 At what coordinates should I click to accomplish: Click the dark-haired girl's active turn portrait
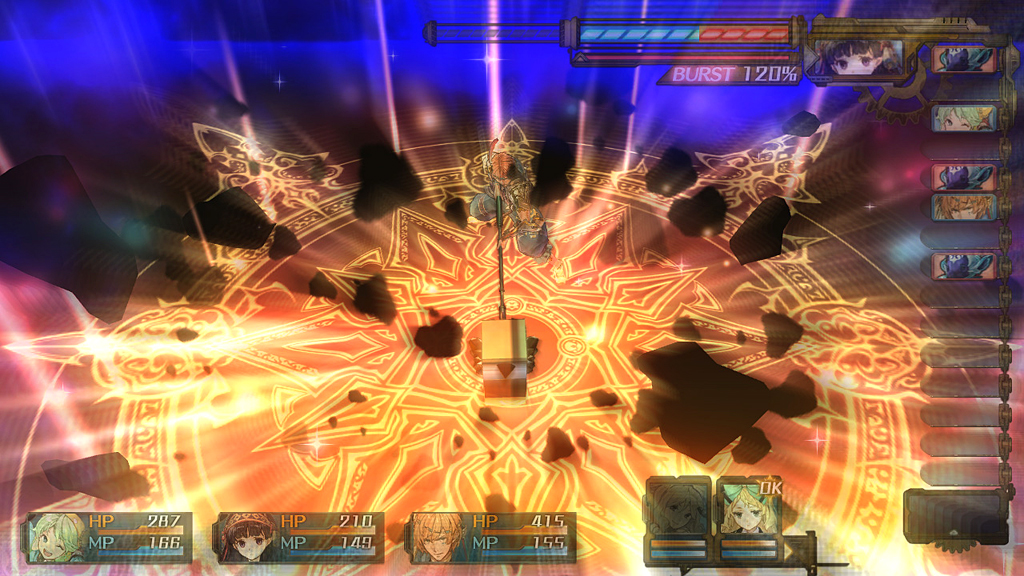coord(853,58)
